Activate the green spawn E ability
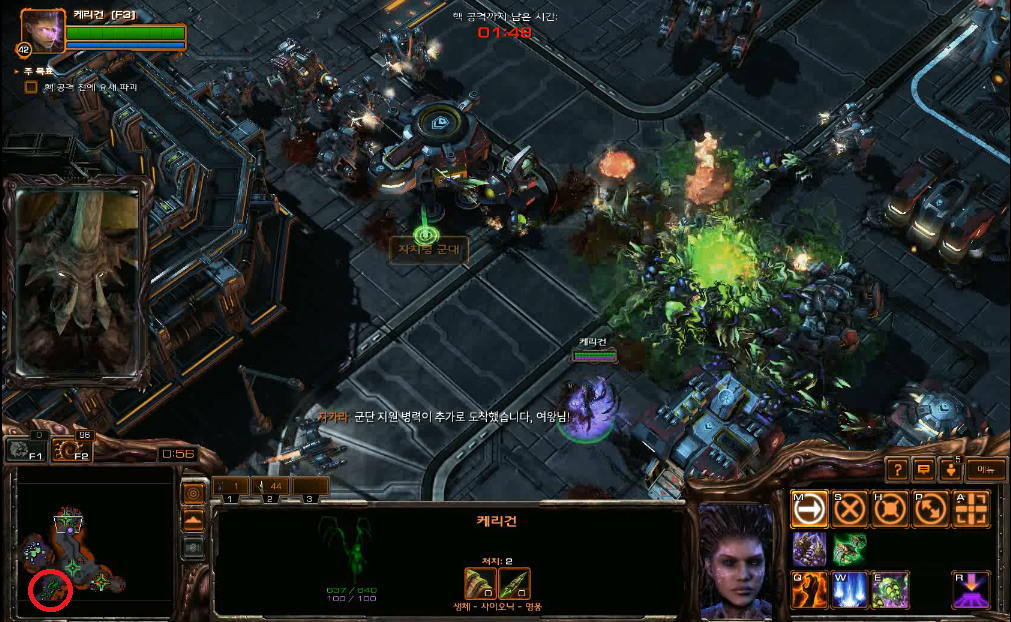 pos(890,590)
